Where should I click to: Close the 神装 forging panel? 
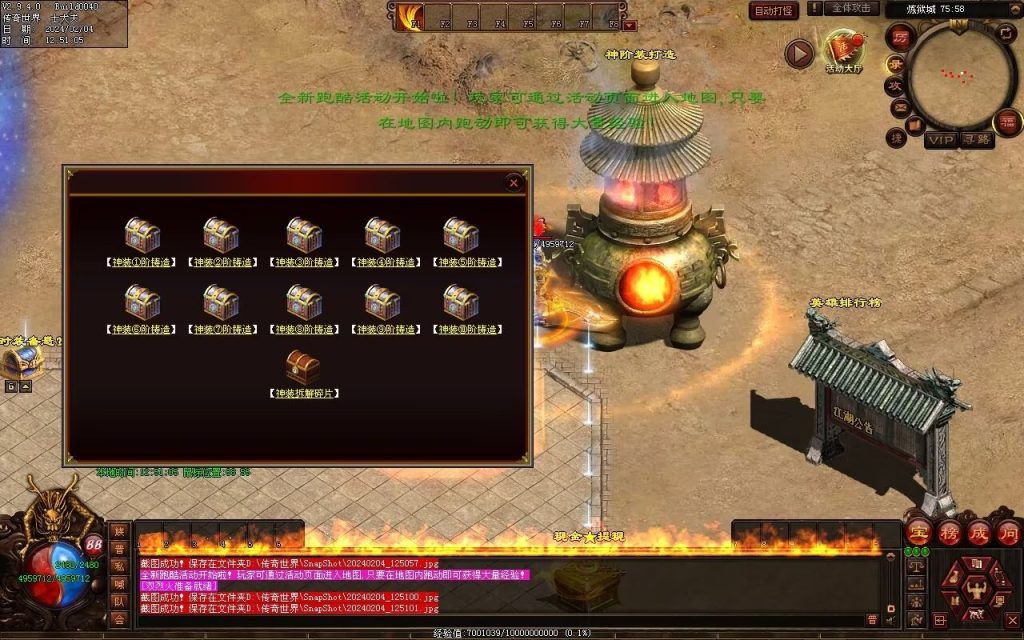coord(514,183)
